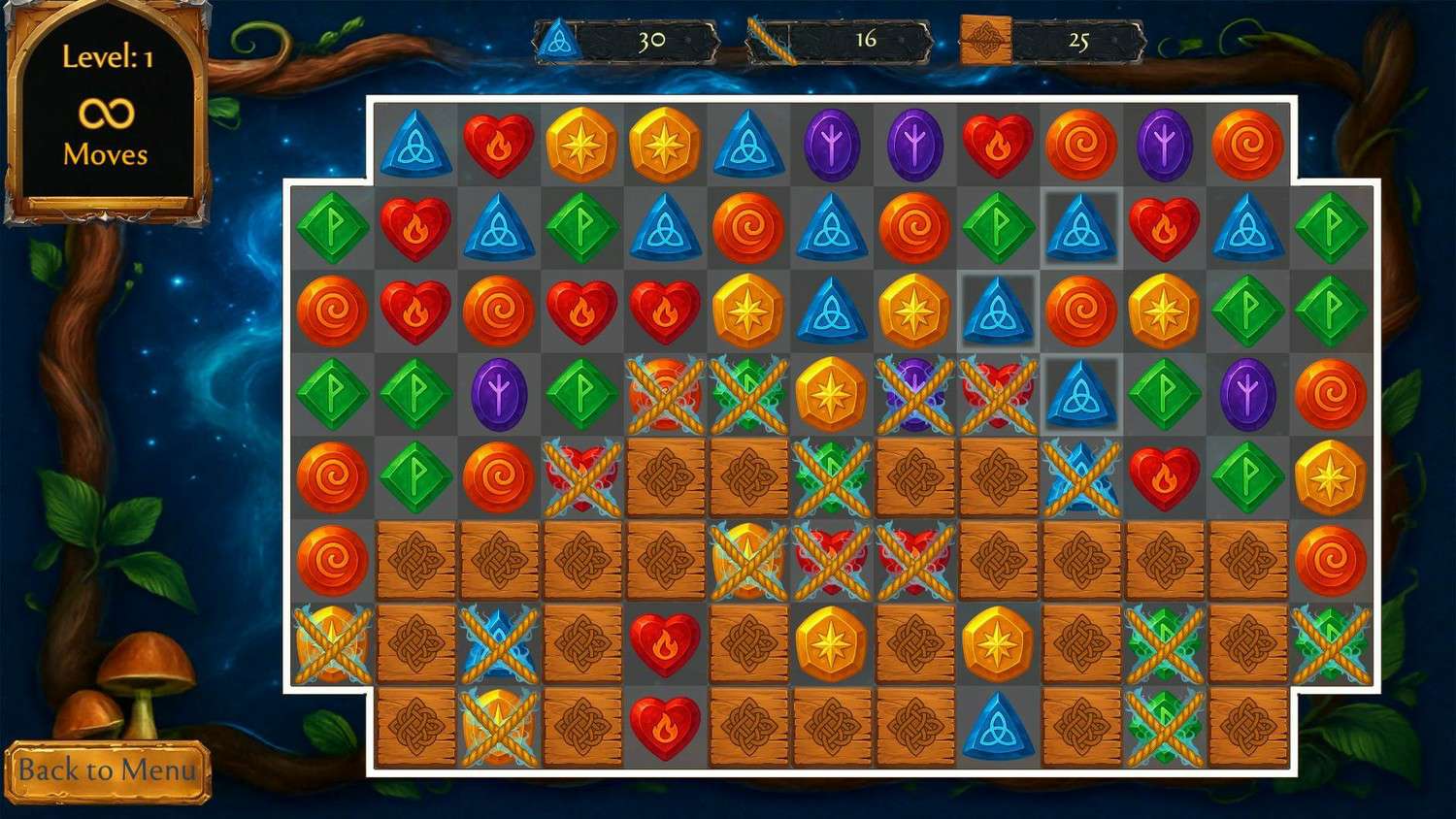The height and width of the screenshot is (819, 1456).
Task: Select the rope-bound purple rune tile
Action: pos(913,395)
